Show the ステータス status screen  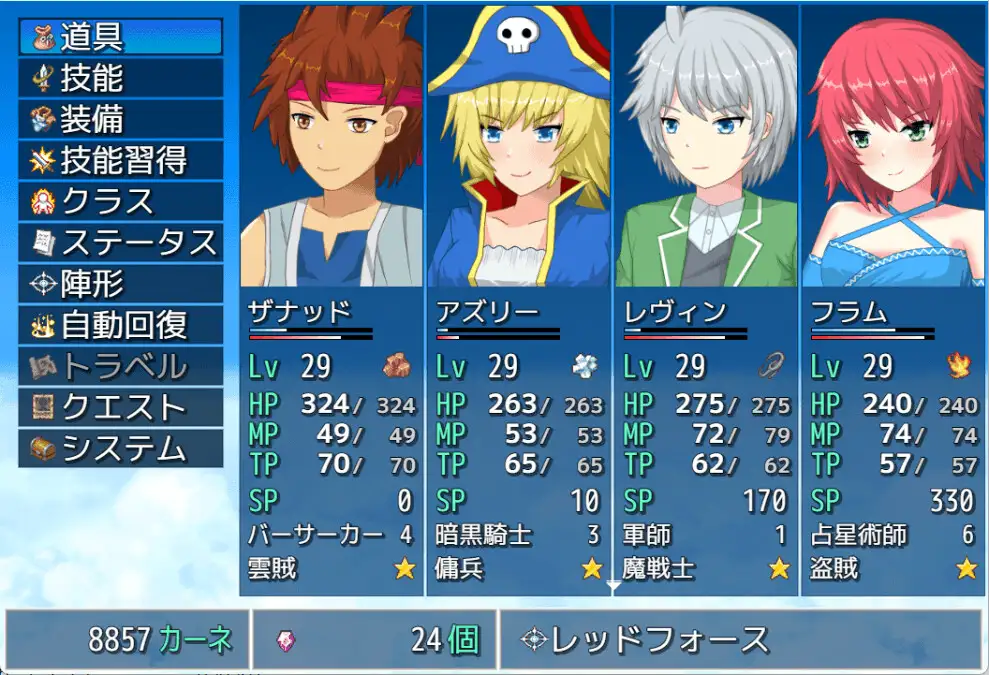[x=120, y=242]
